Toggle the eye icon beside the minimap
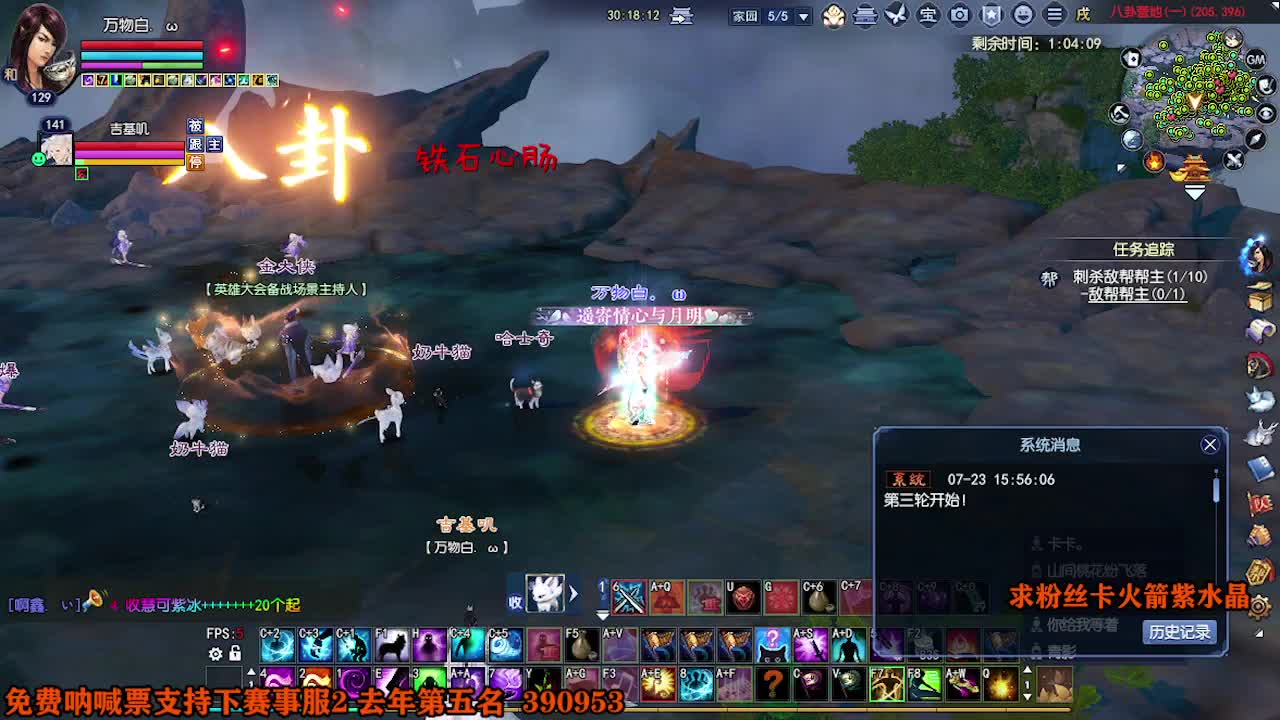This screenshot has width=1280, height=720. click(1266, 114)
